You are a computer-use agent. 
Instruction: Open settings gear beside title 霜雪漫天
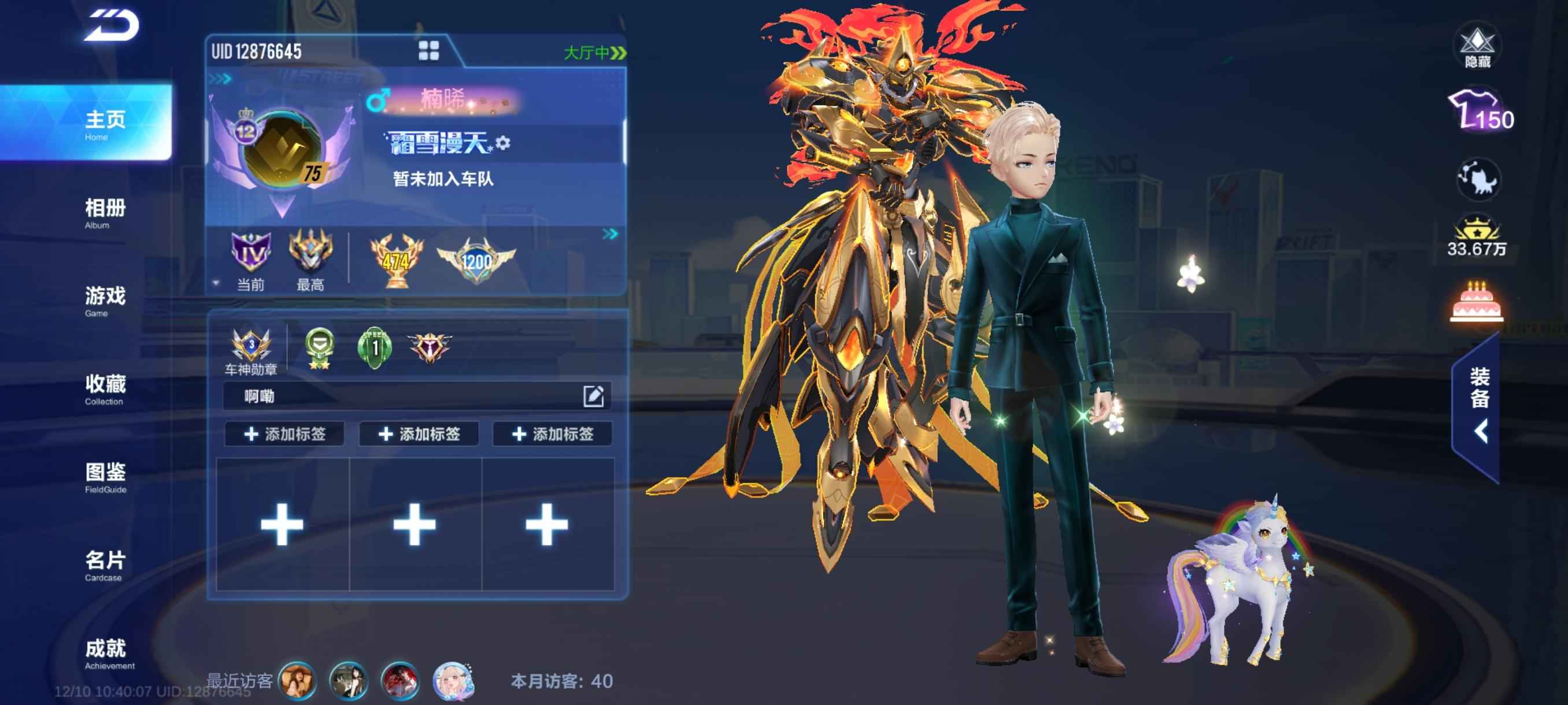click(x=503, y=143)
